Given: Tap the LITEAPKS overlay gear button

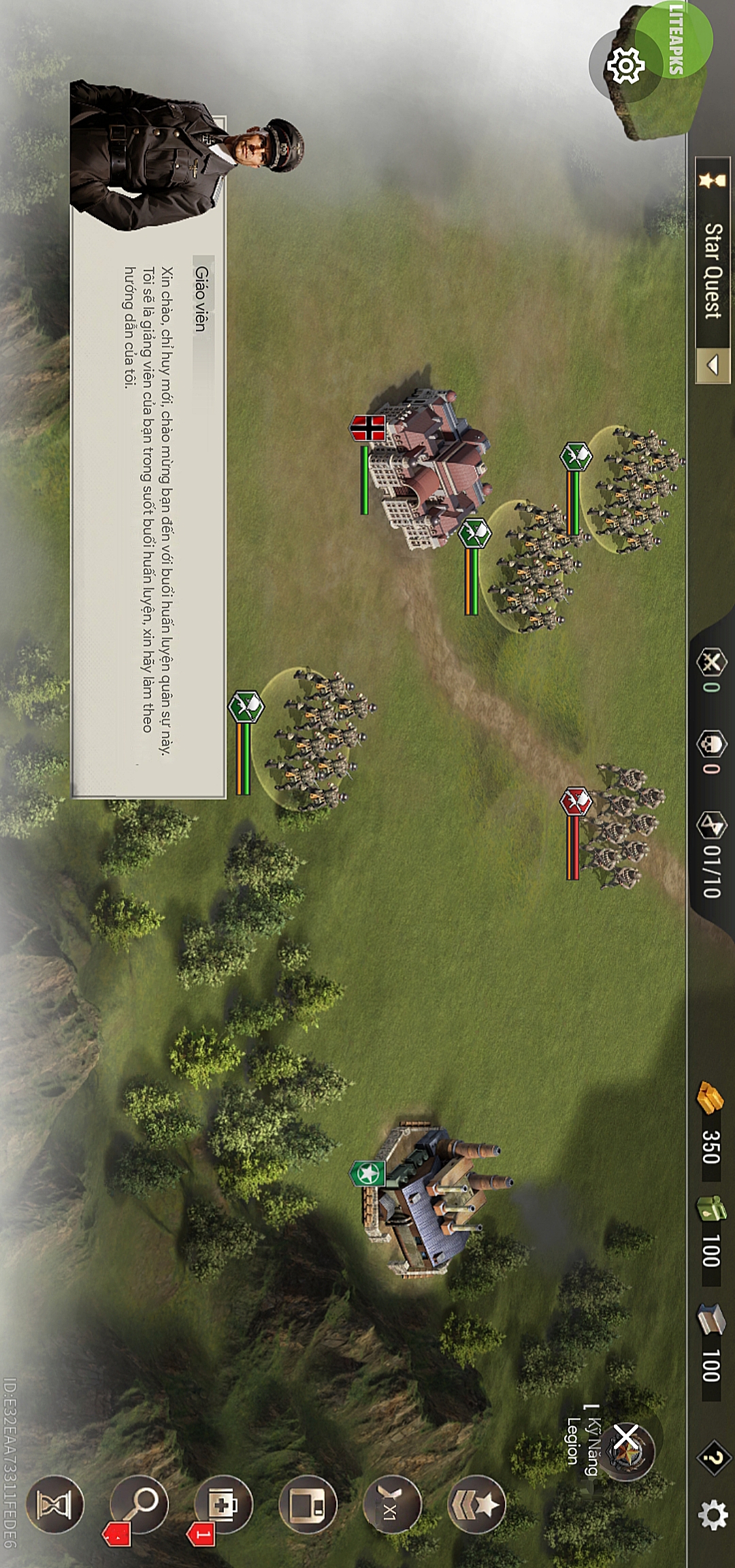Looking at the screenshot, I should pyautogui.click(x=625, y=66).
